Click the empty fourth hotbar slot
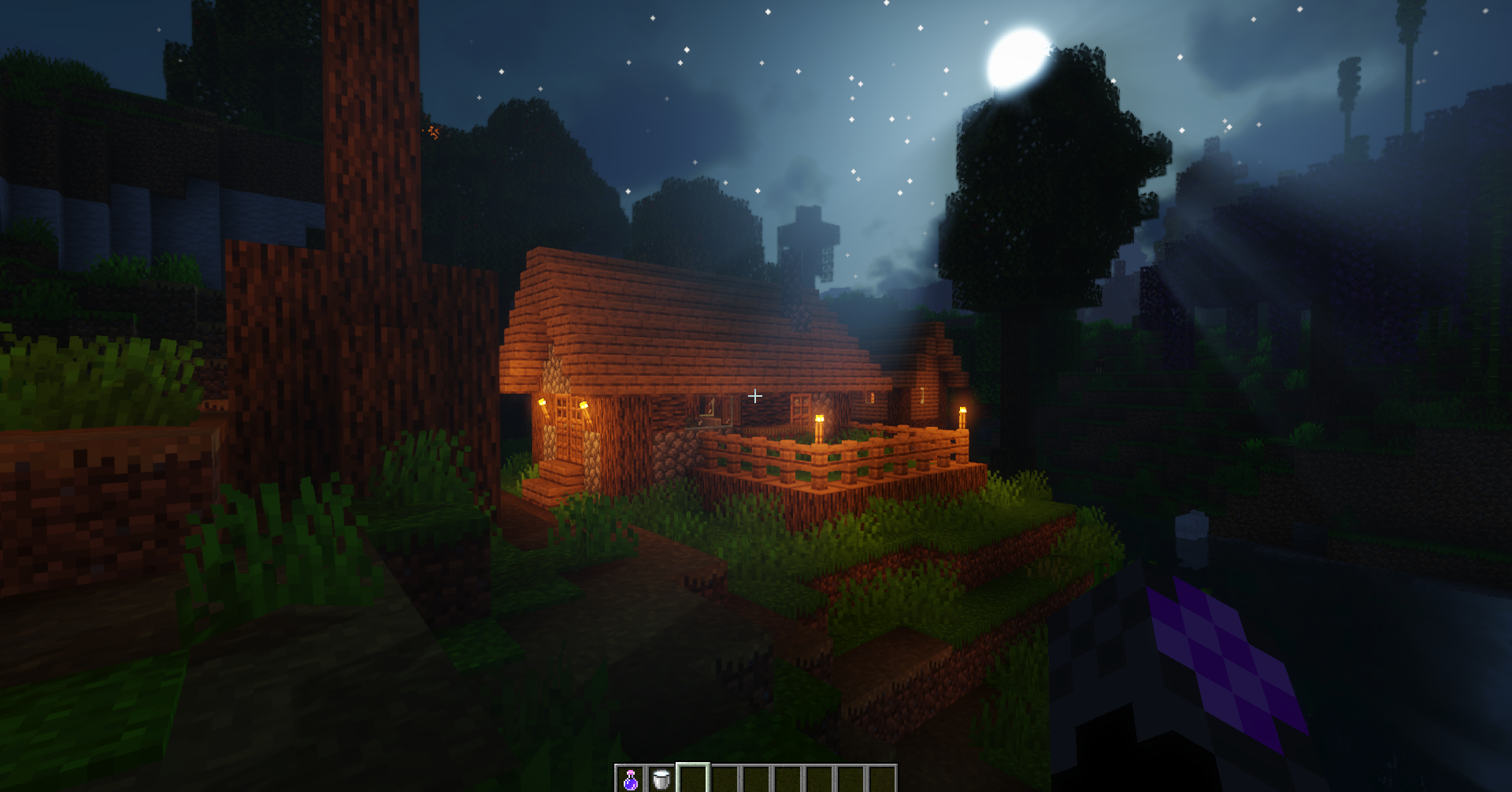 727,779
